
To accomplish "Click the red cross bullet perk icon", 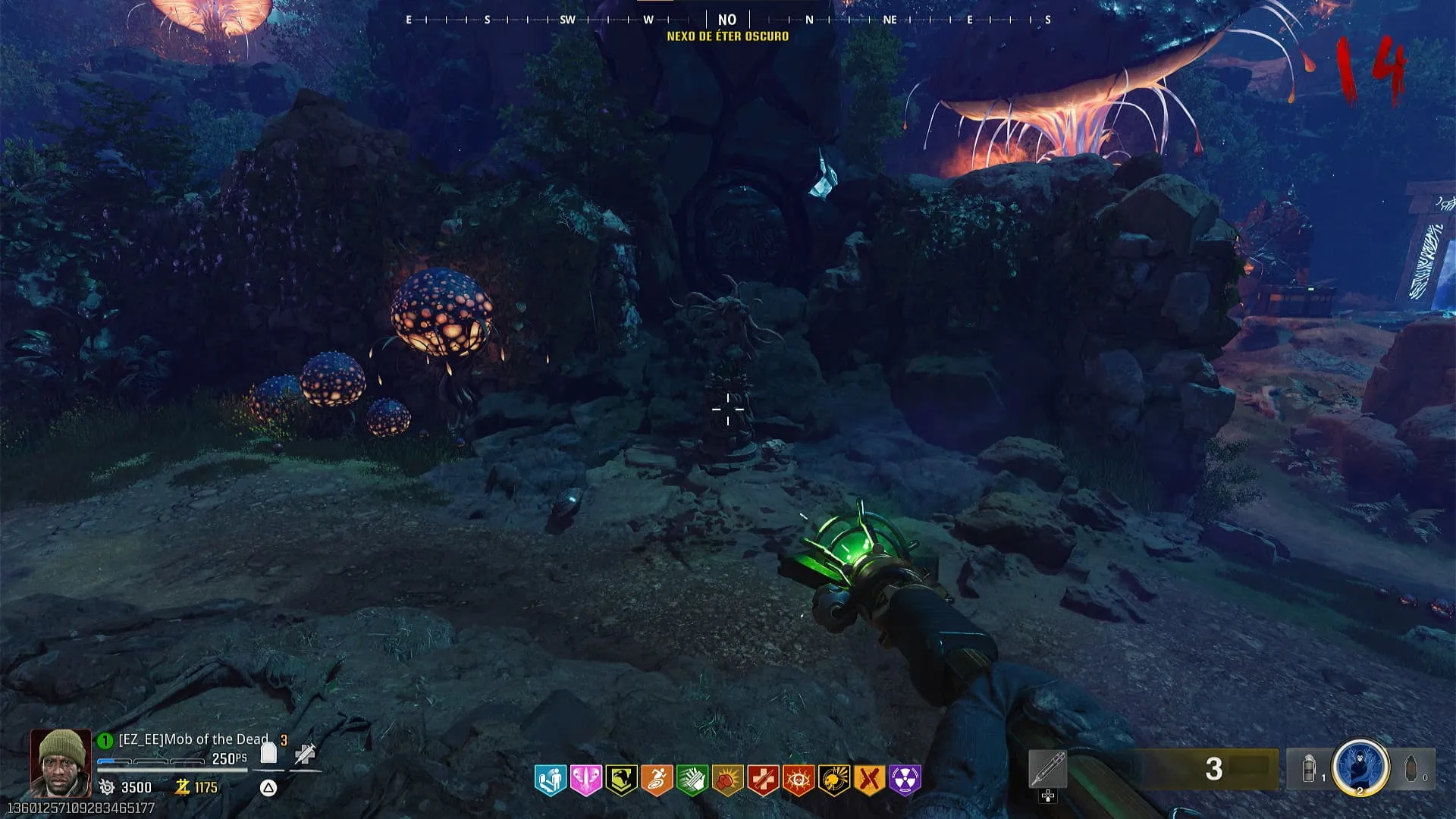I will (x=763, y=780).
